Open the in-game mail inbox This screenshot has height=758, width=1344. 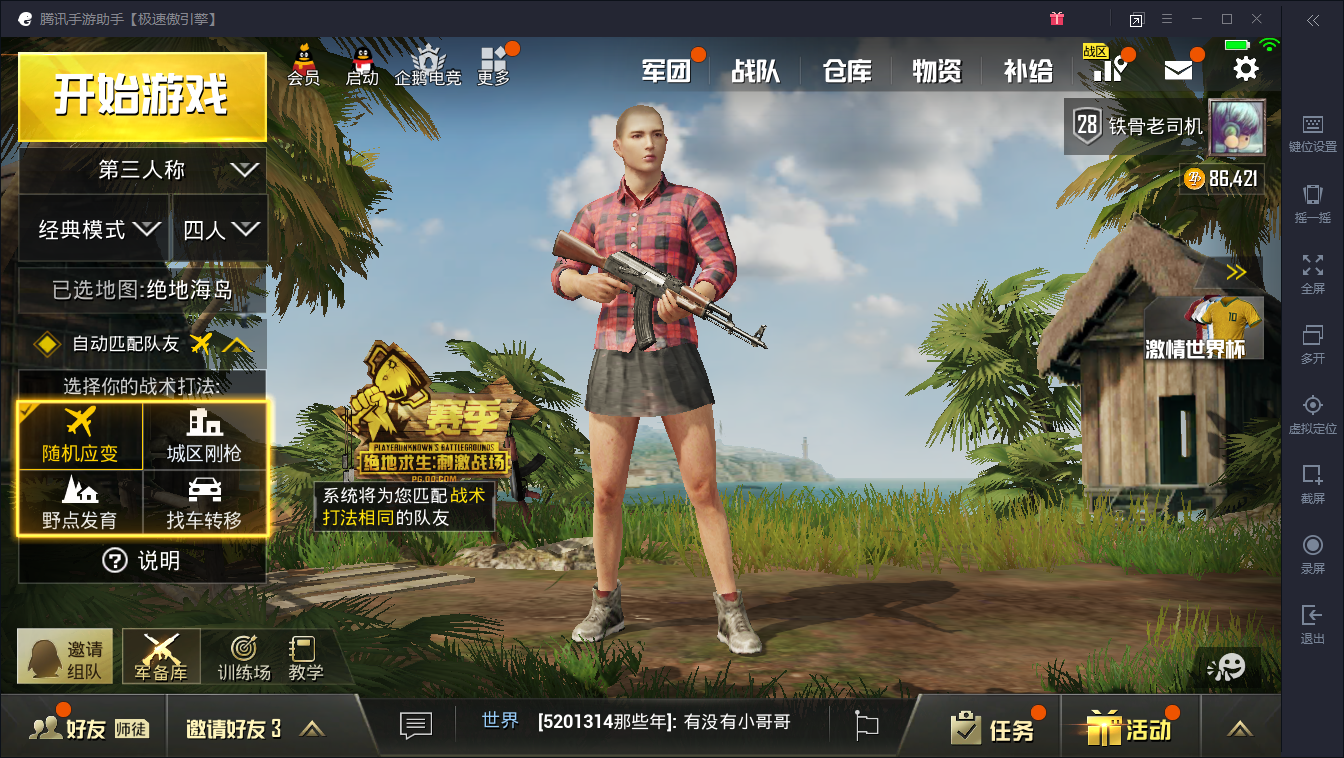[x=1178, y=68]
